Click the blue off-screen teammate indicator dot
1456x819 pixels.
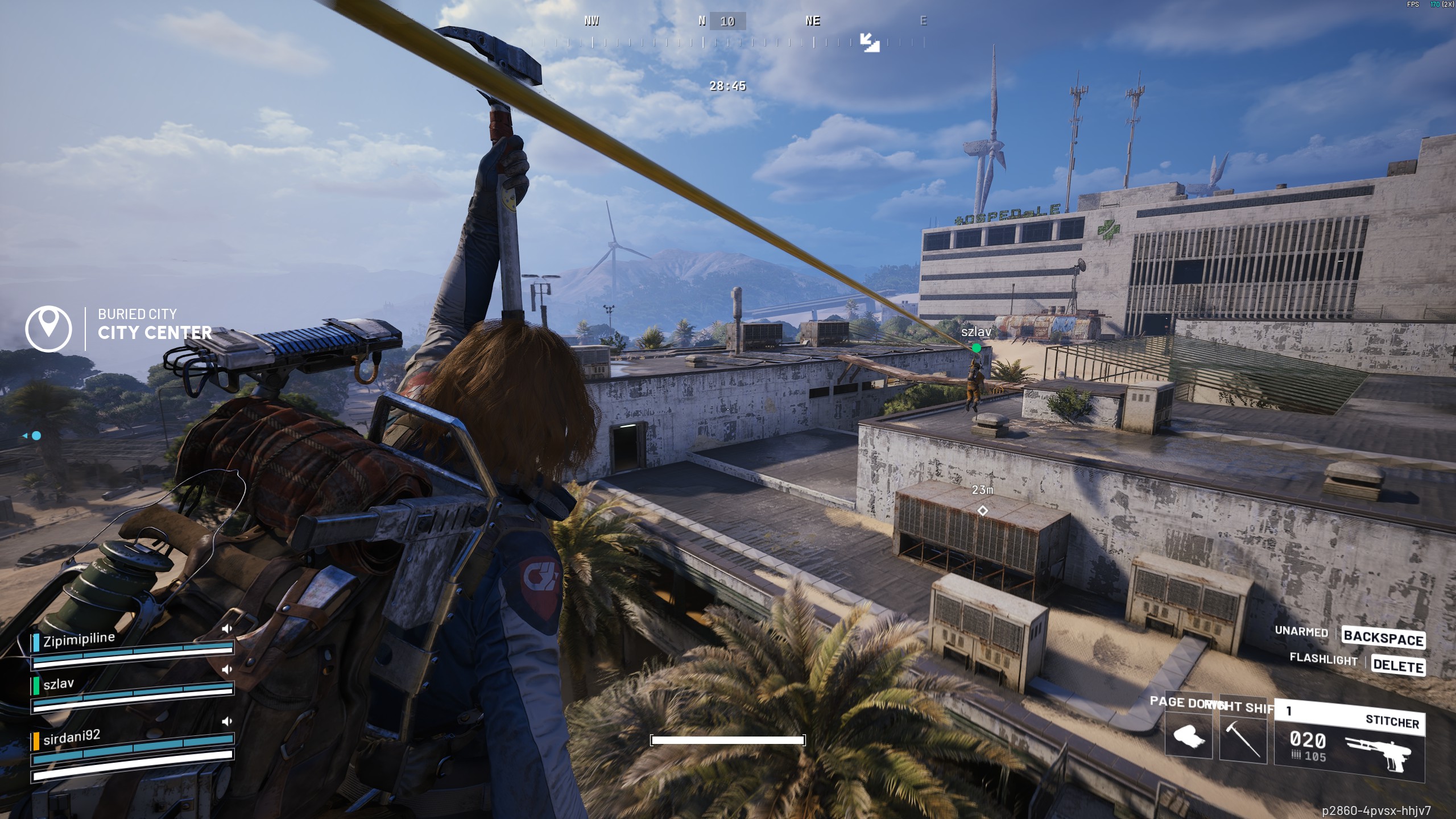[36, 436]
